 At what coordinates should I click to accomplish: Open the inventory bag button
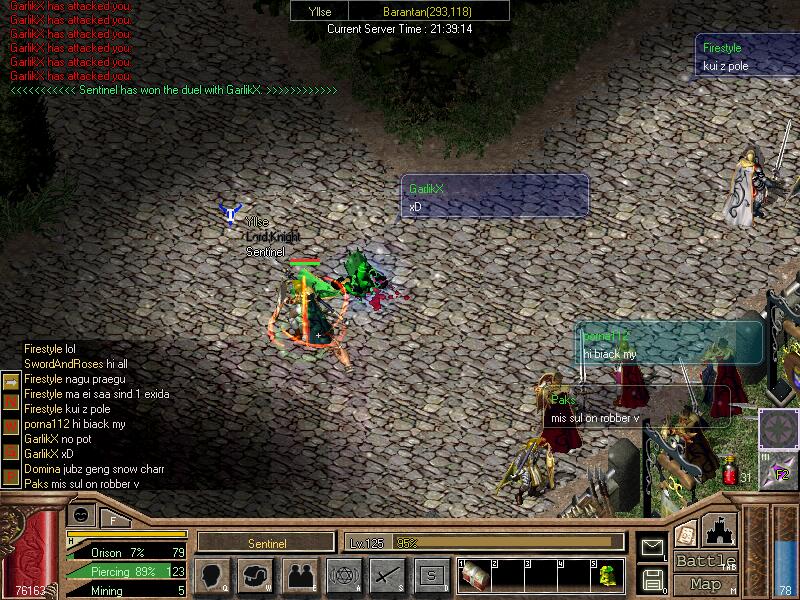(256, 576)
